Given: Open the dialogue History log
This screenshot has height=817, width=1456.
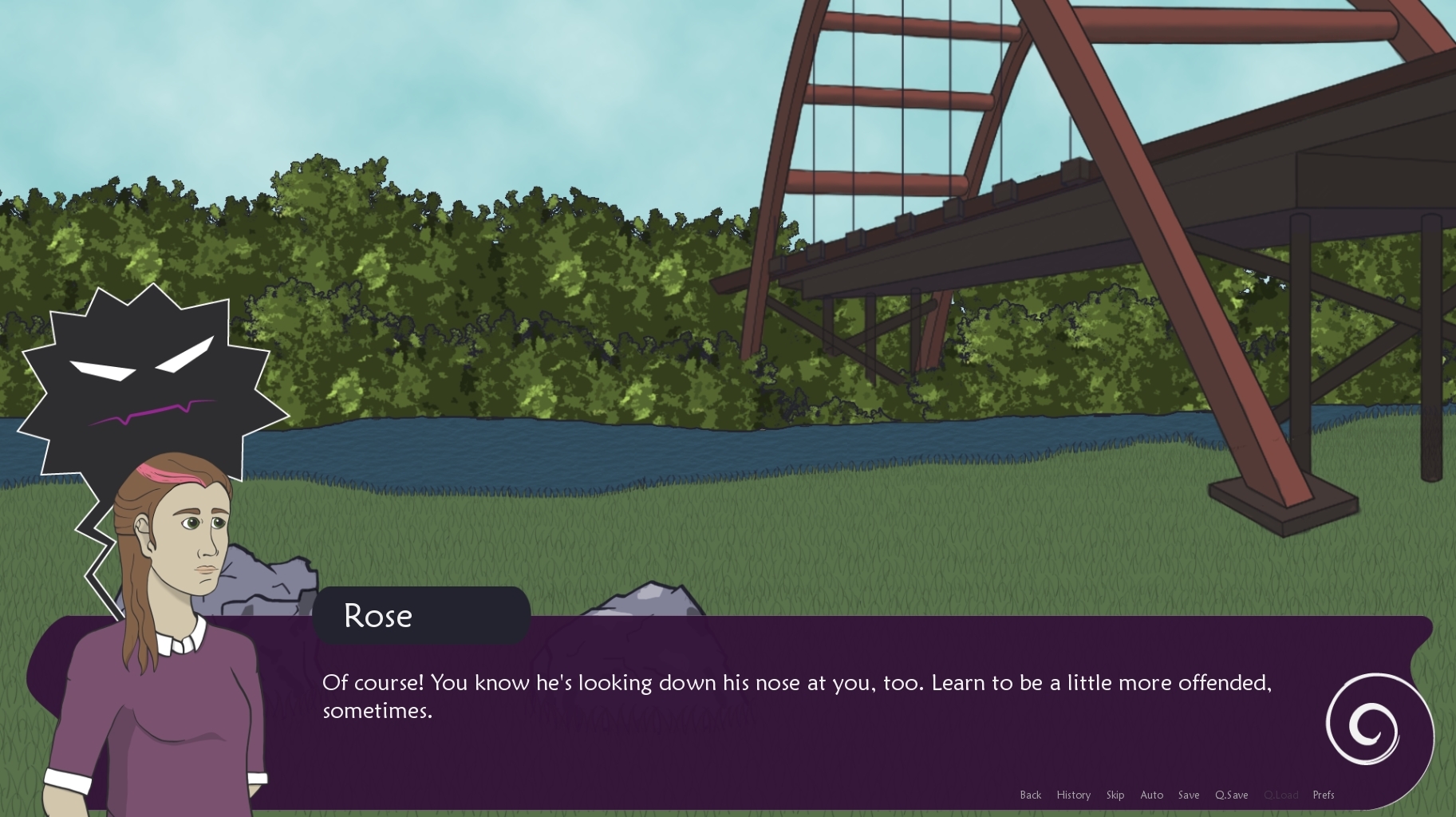Looking at the screenshot, I should point(1073,795).
